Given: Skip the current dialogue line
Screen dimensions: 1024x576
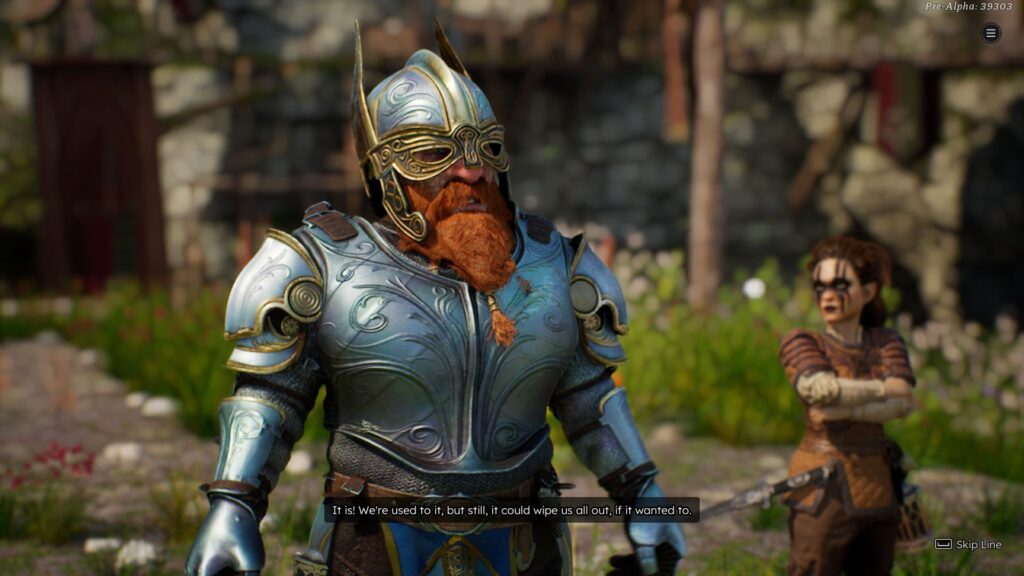Looking at the screenshot, I should (967, 544).
